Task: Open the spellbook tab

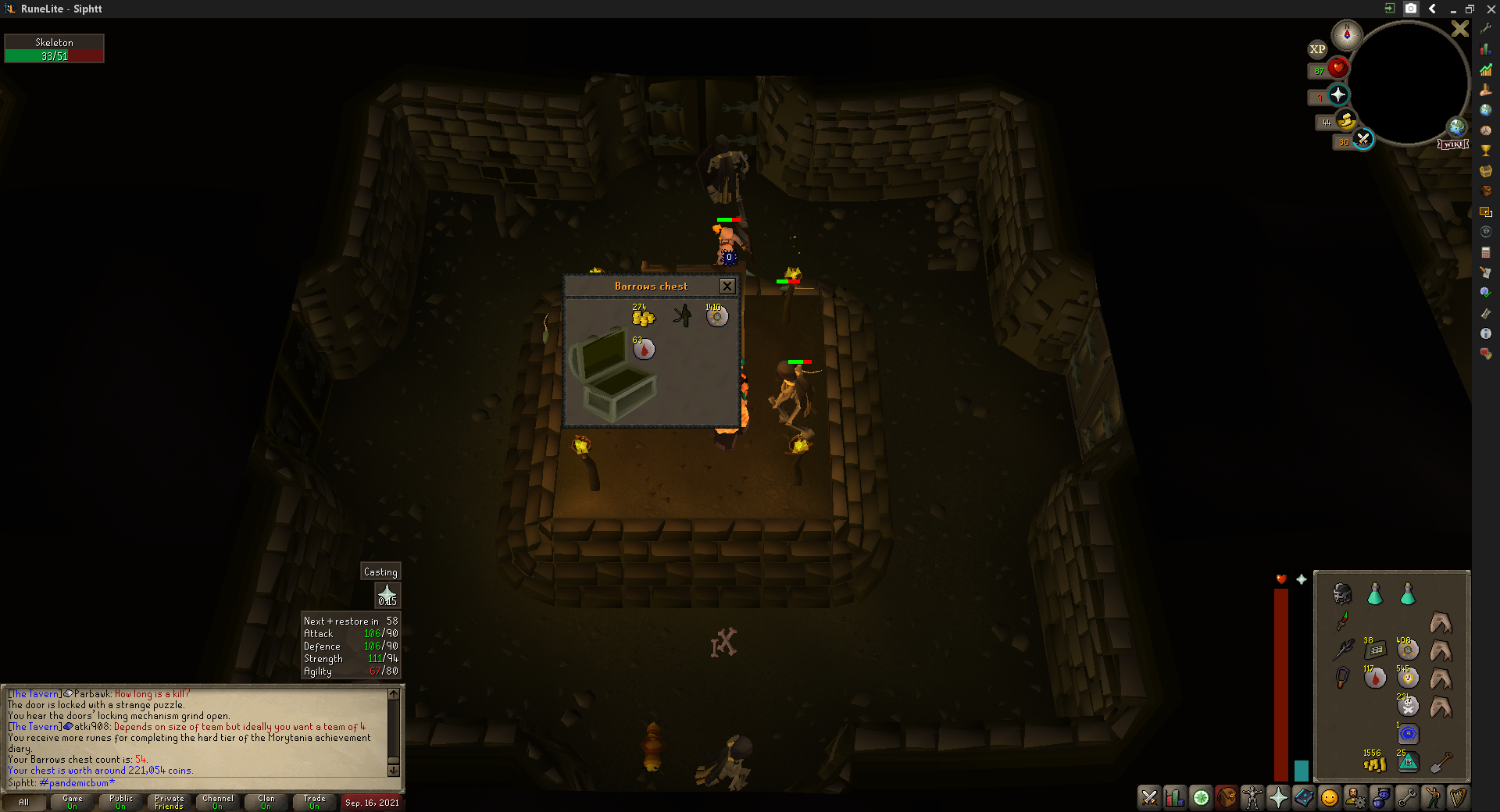Action: coord(1304,798)
